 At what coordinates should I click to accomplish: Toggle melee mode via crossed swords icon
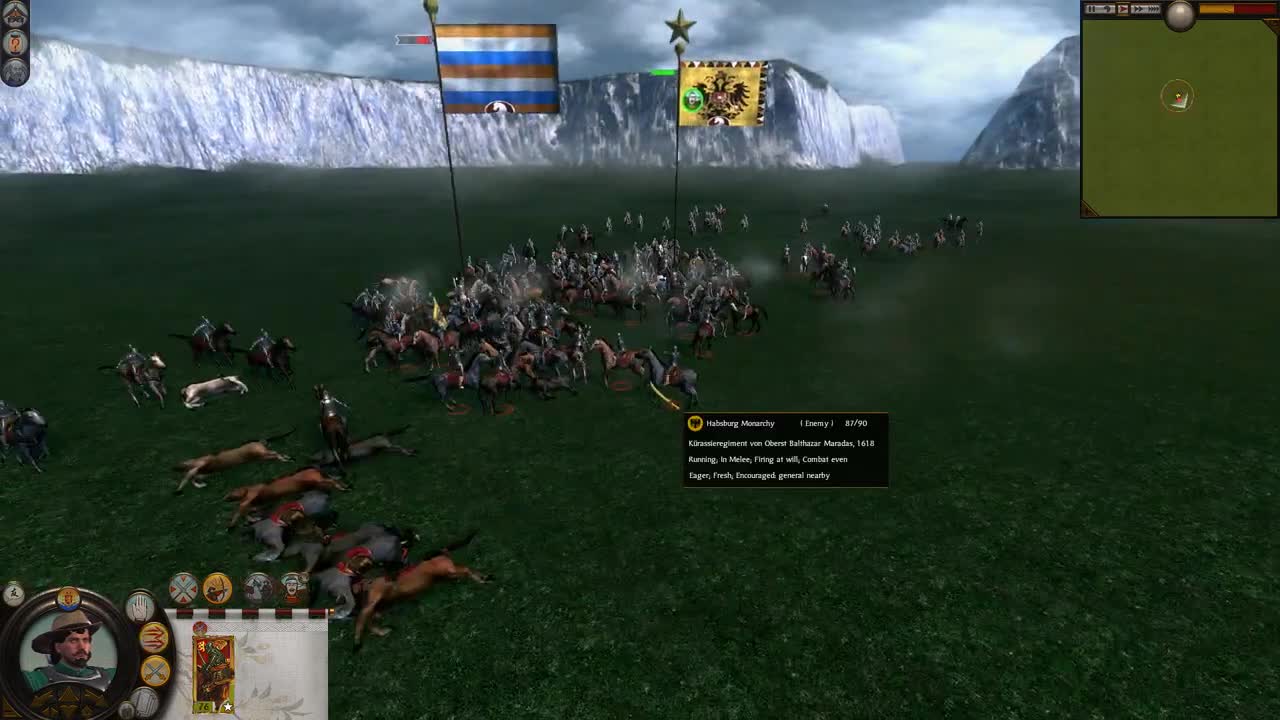[157, 670]
